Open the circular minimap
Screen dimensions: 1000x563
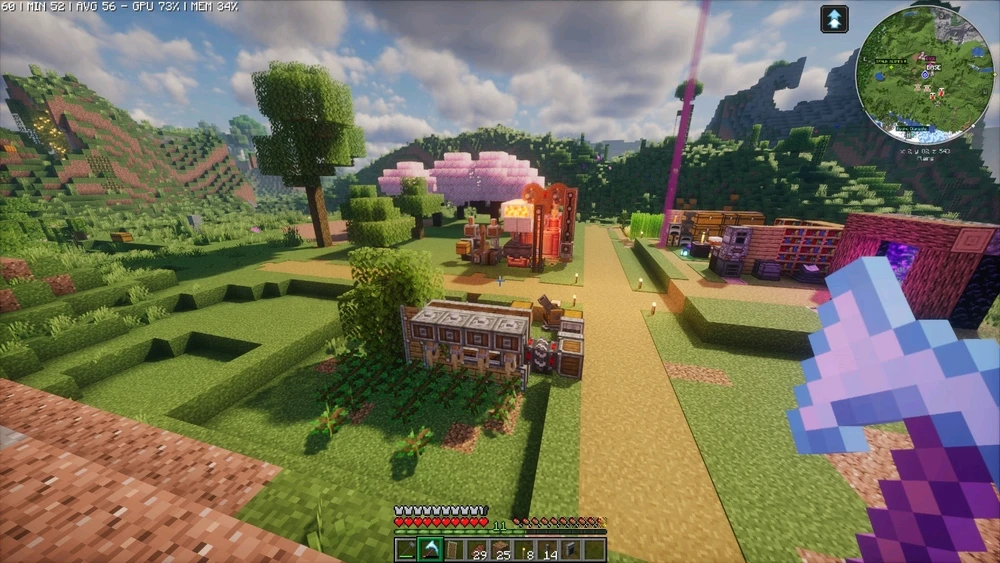coord(925,73)
